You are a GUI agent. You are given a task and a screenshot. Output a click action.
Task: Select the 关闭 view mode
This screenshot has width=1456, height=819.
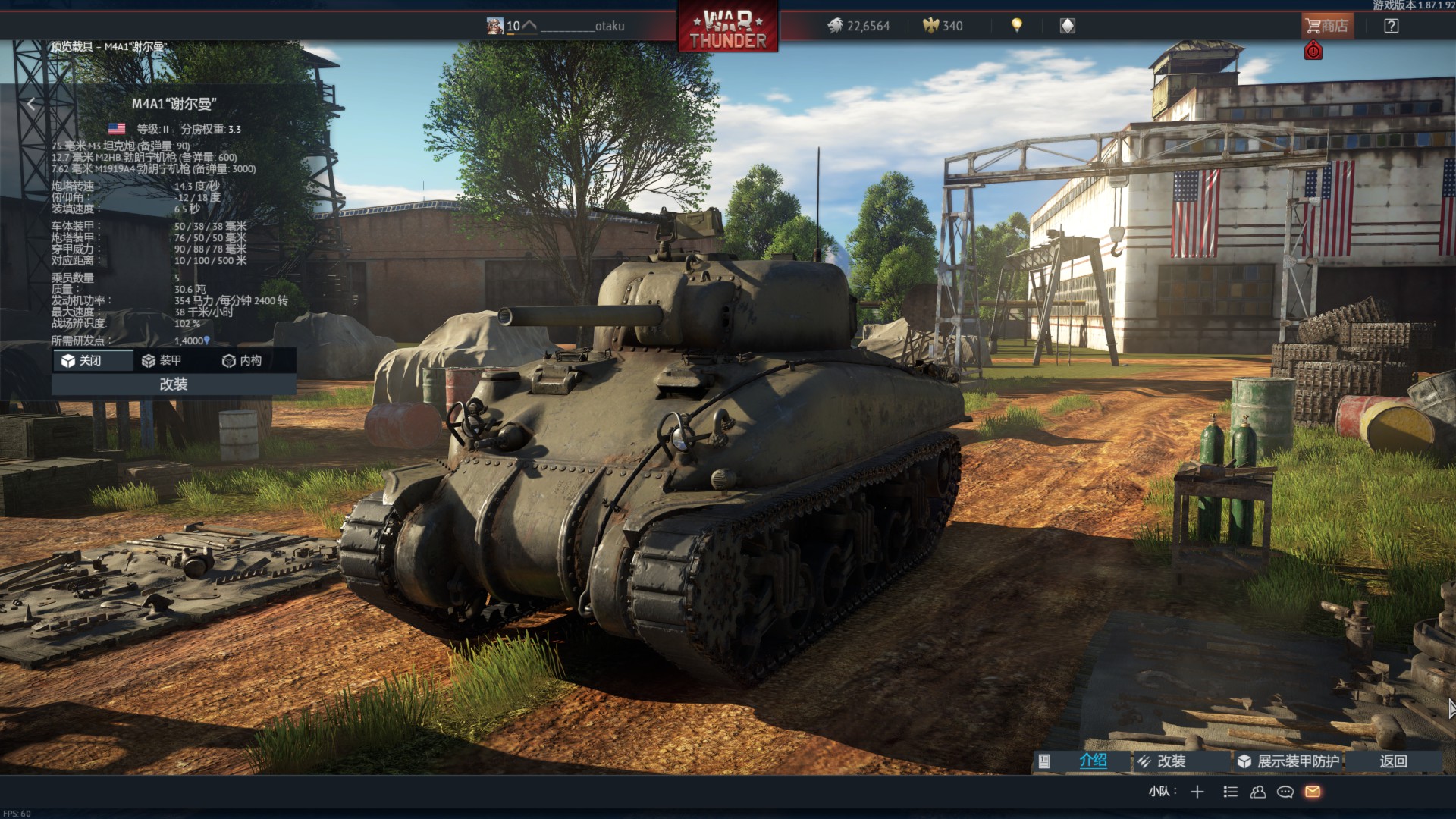[92, 361]
